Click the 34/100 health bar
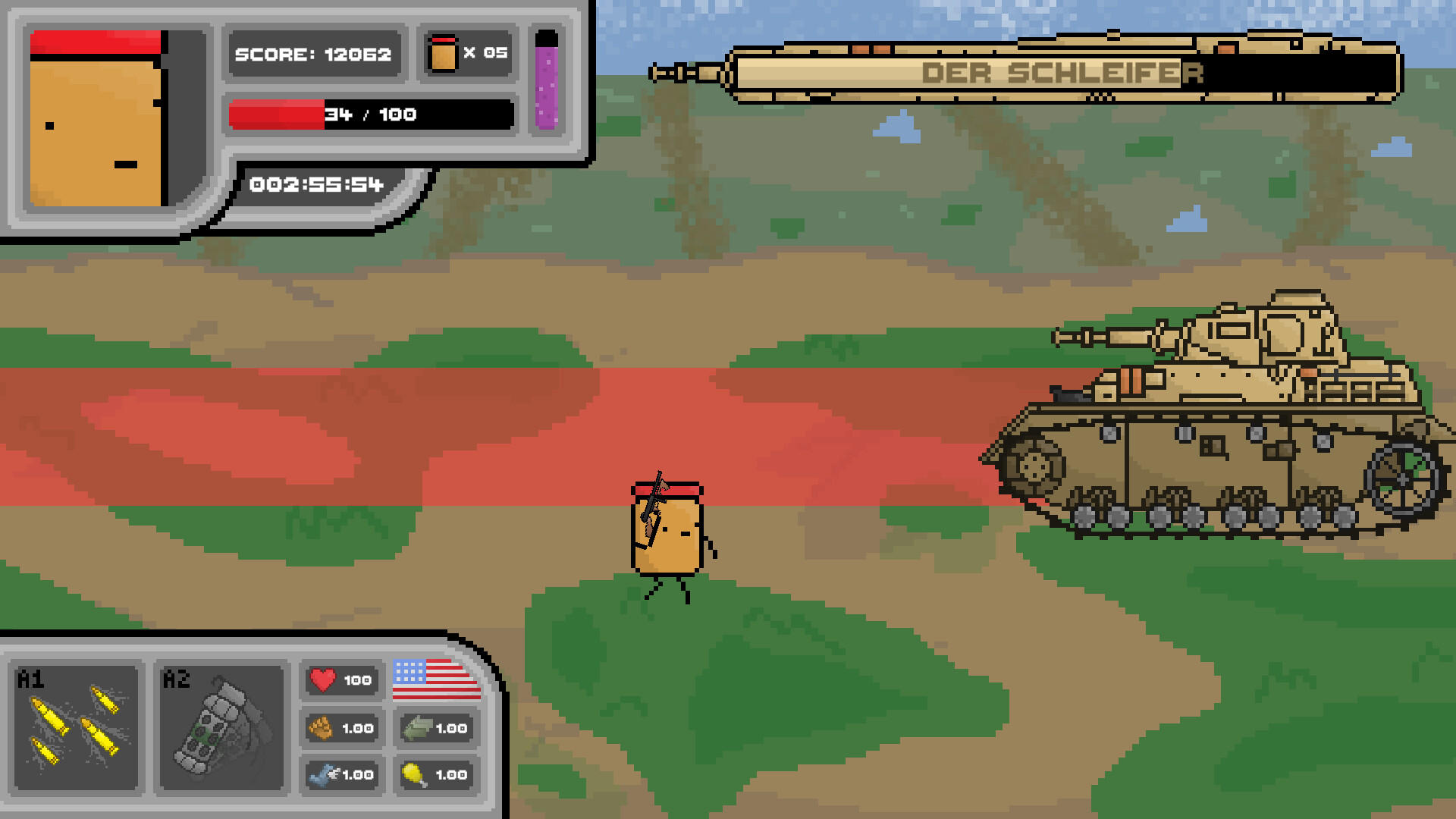This screenshot has height=819, width=1456. (x=370, y=115)
